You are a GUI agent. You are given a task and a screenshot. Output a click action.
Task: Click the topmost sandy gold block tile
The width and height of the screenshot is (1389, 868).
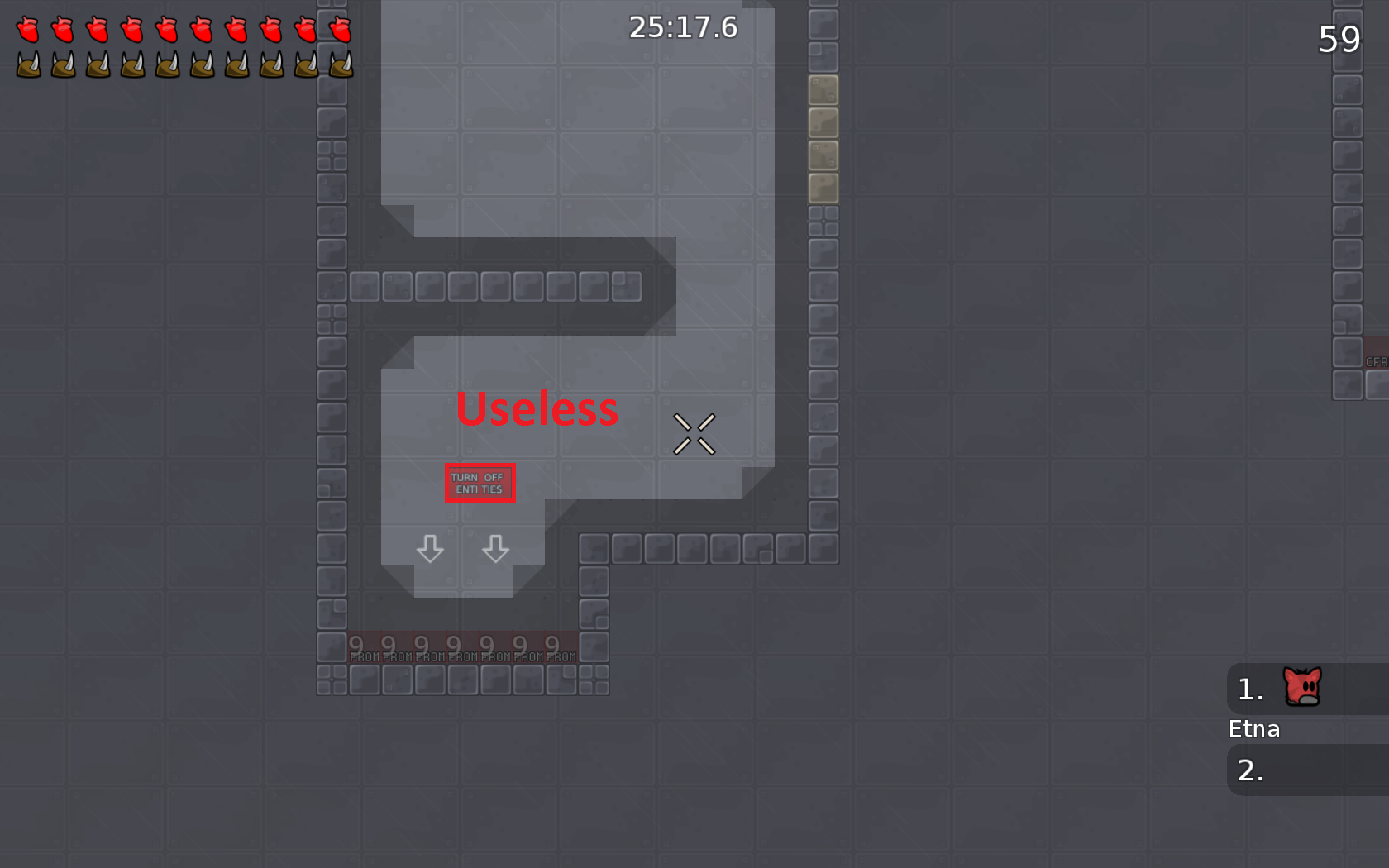823,88
